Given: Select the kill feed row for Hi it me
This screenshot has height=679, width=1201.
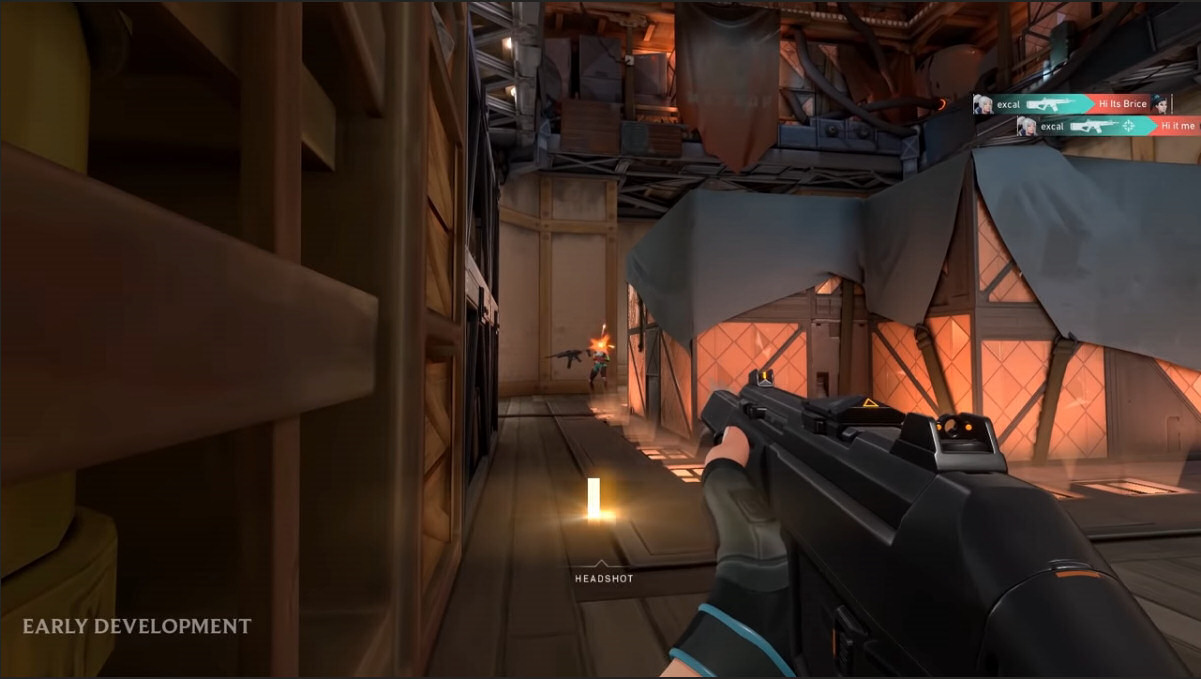Looking at the screenshot, I should (1107, 126).
